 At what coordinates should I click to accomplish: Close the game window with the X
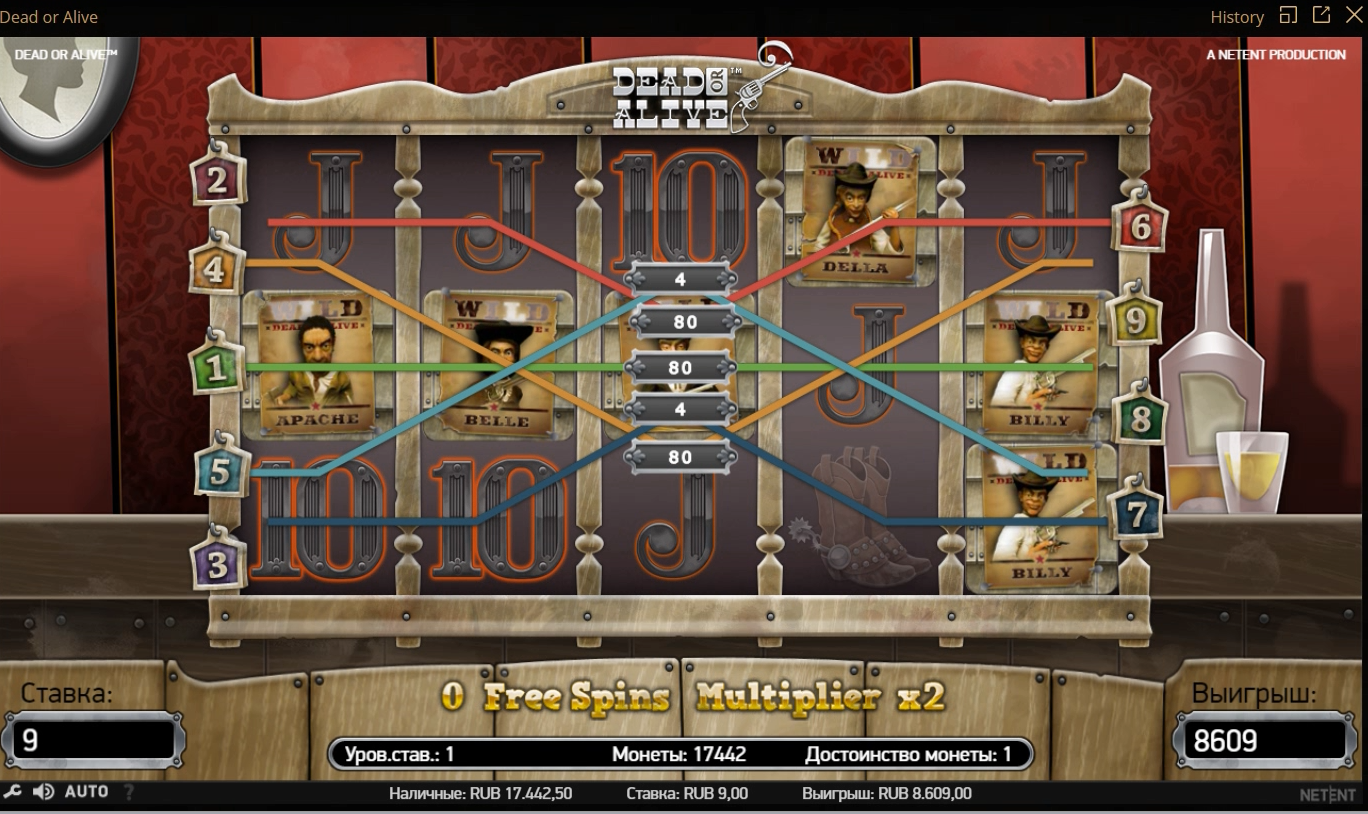[1354, 15]
